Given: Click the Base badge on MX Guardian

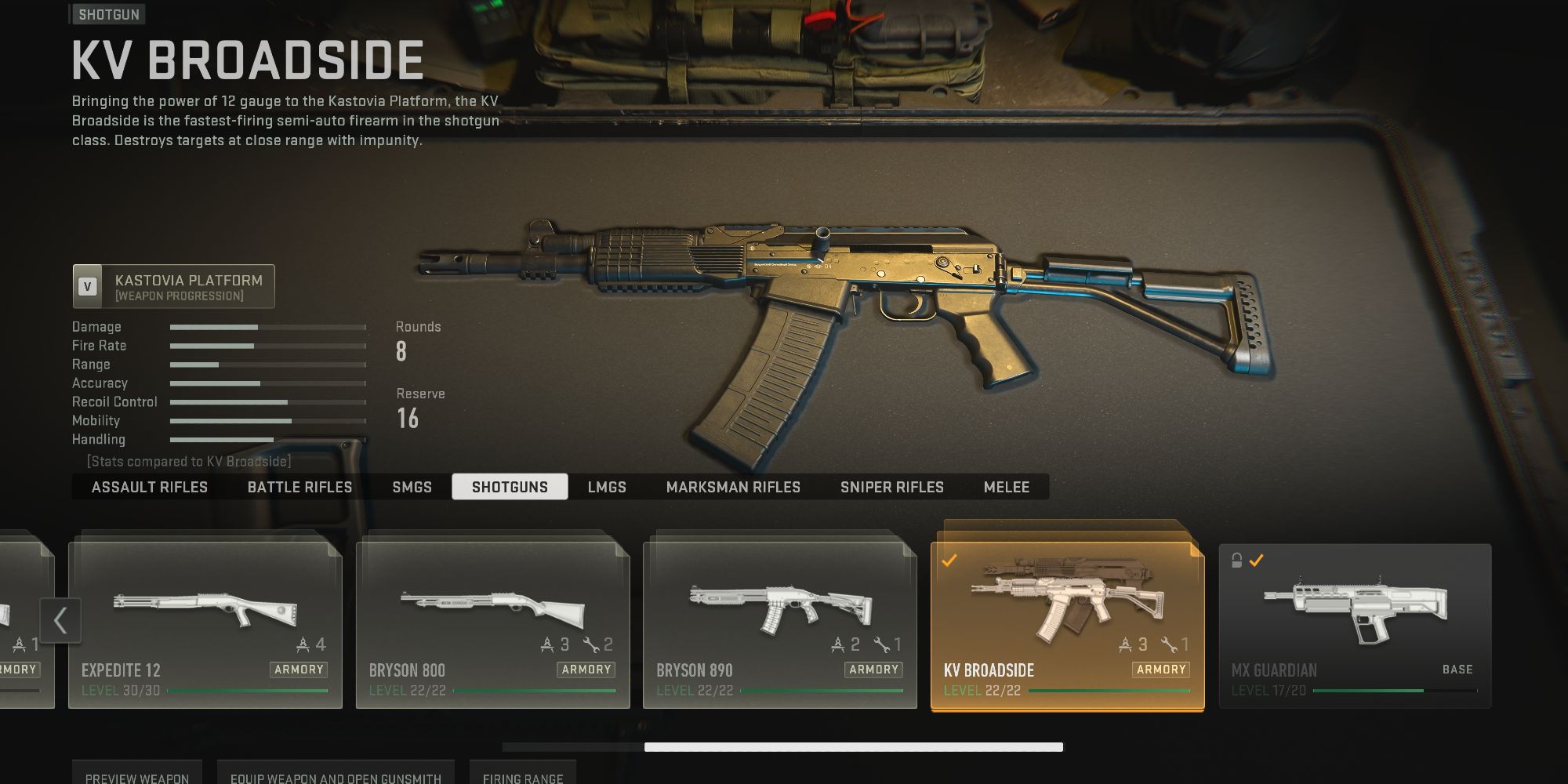Looking at the screenshot, I should [1457, 669].
